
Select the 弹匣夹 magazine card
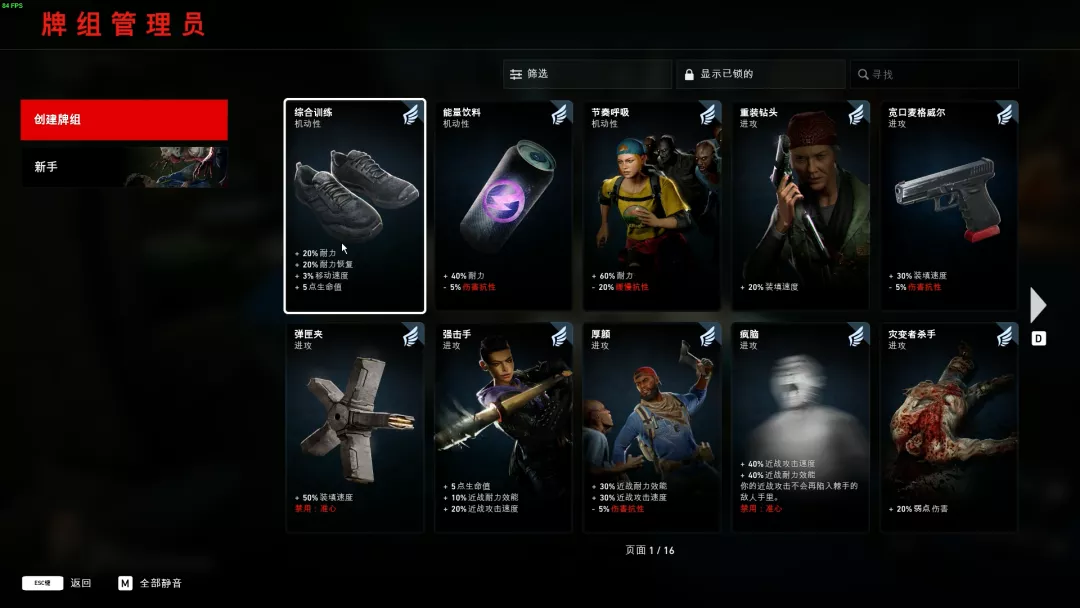click(x=355, y=427)
